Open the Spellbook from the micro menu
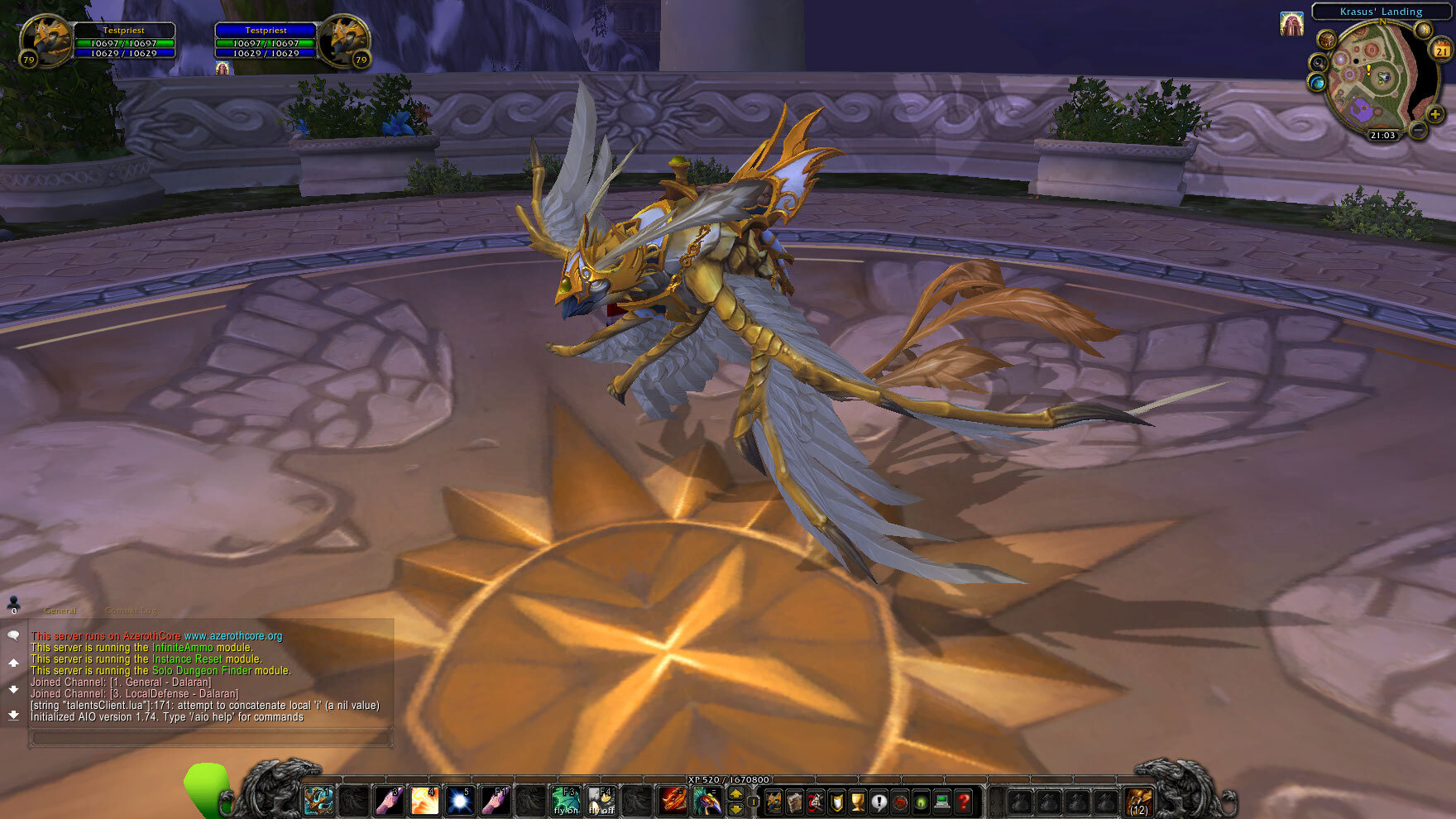Image resolution: width=1456 pixels, height=819 pixels. click(x=794, y=801)
